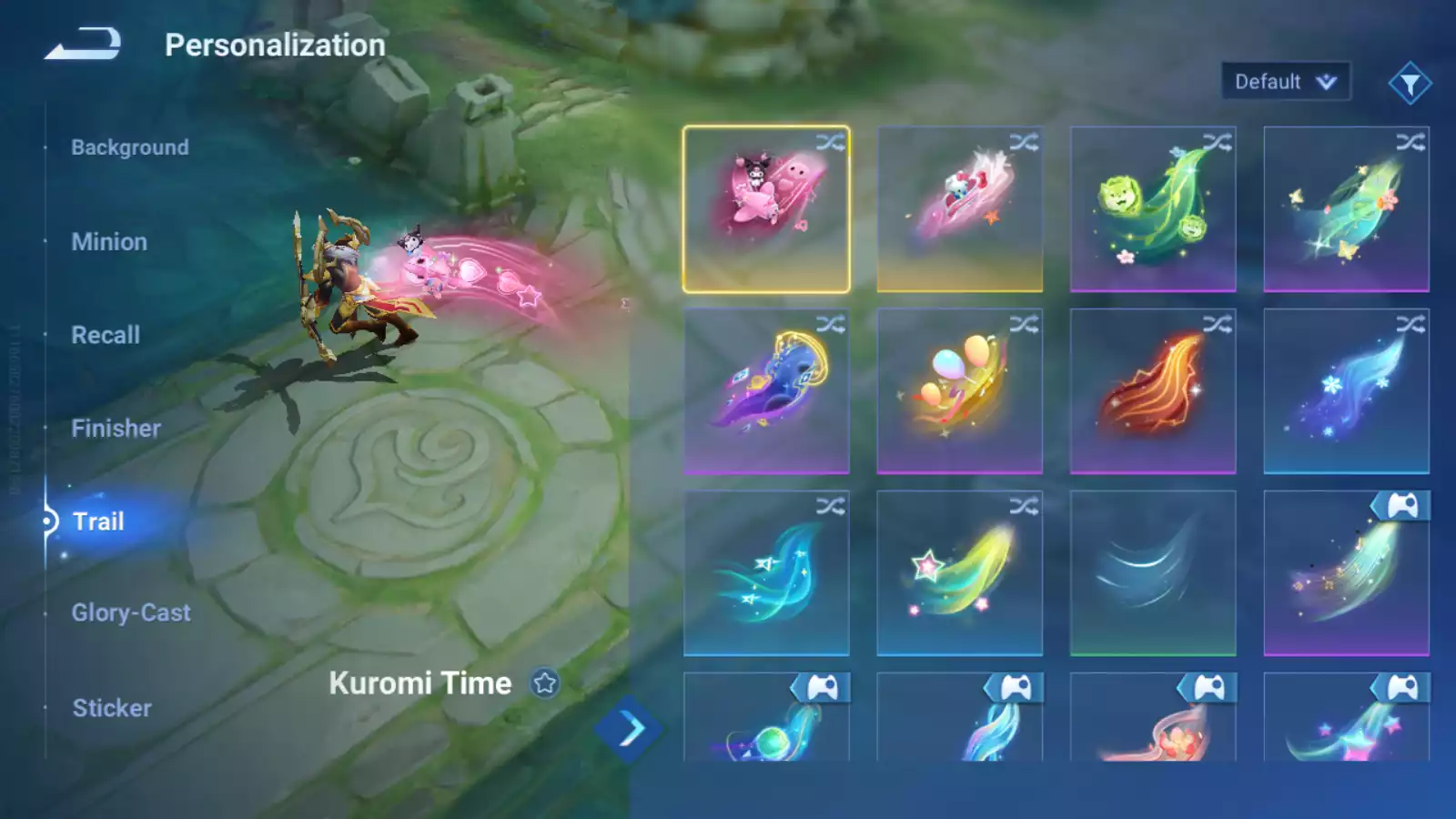Viewport: 1456px width, 819px height.
Task: Select the green cabbage trail
Action: click(1152, 209)
